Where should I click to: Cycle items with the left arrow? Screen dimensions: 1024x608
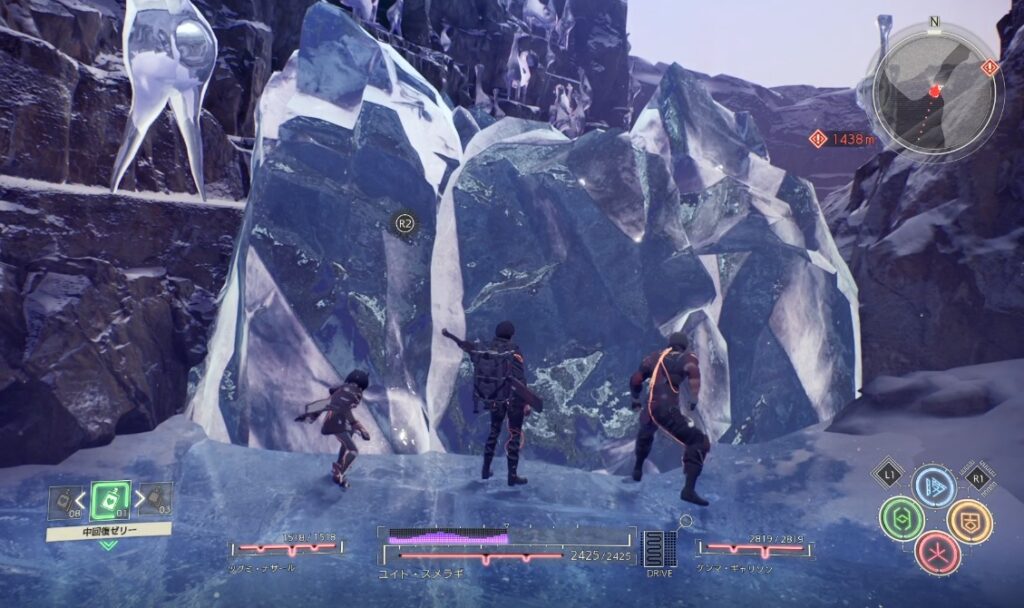(x=81, y=499)
